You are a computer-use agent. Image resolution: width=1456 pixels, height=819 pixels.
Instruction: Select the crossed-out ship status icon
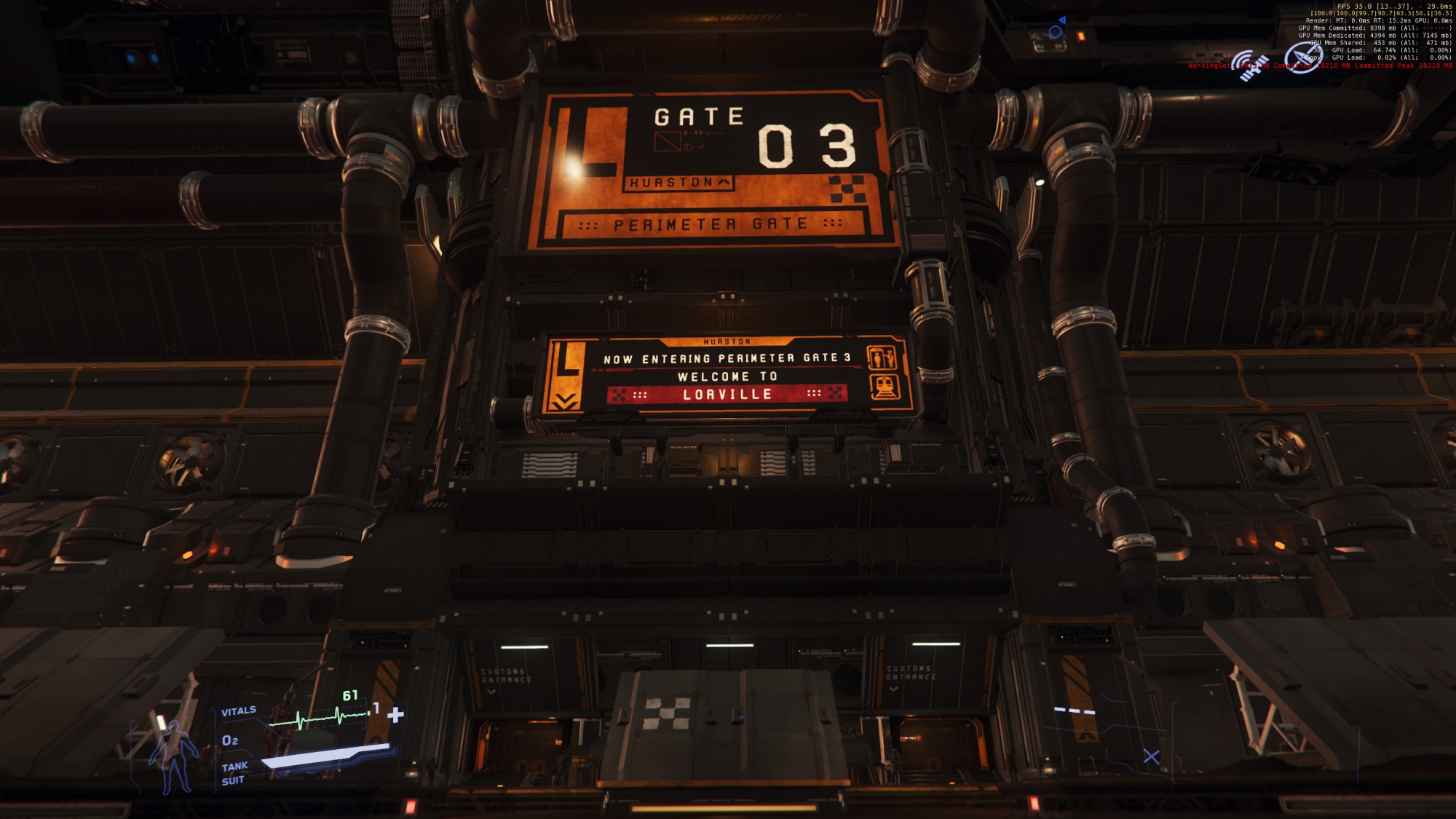point(1302,58)
